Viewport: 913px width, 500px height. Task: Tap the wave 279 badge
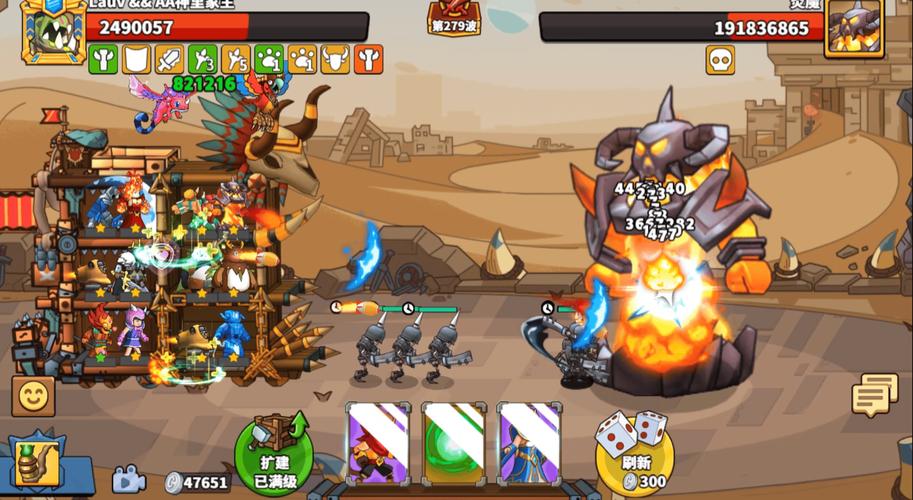tap(453, 18)
